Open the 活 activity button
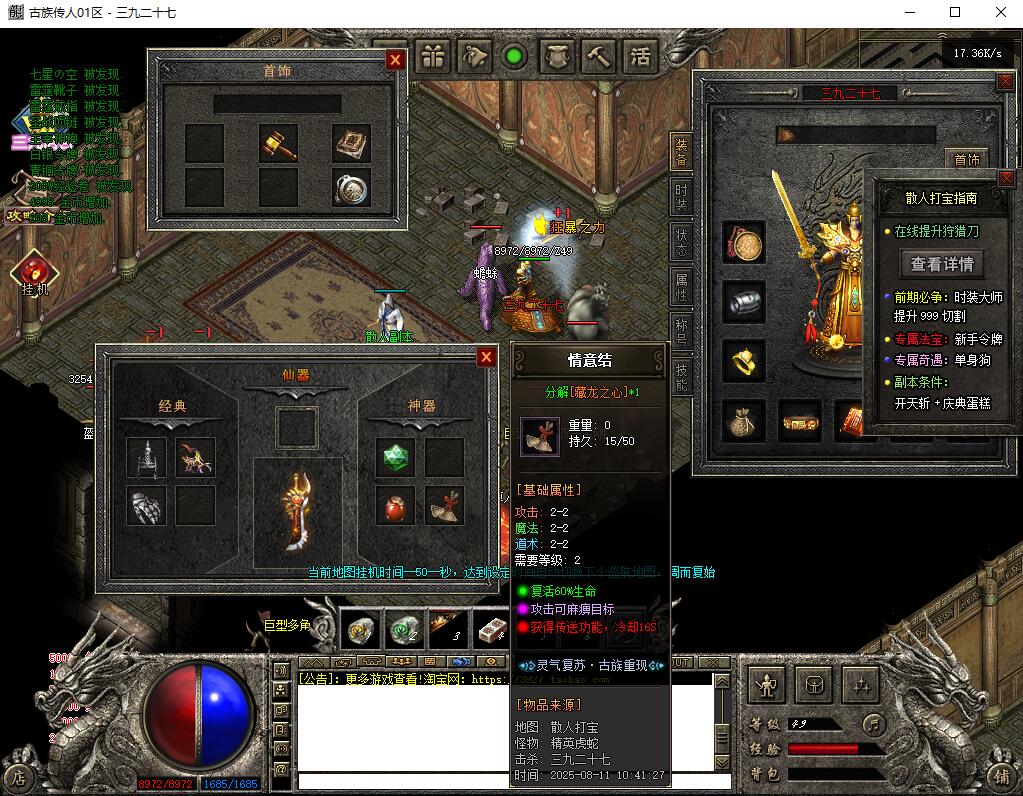 pos(641,56)
